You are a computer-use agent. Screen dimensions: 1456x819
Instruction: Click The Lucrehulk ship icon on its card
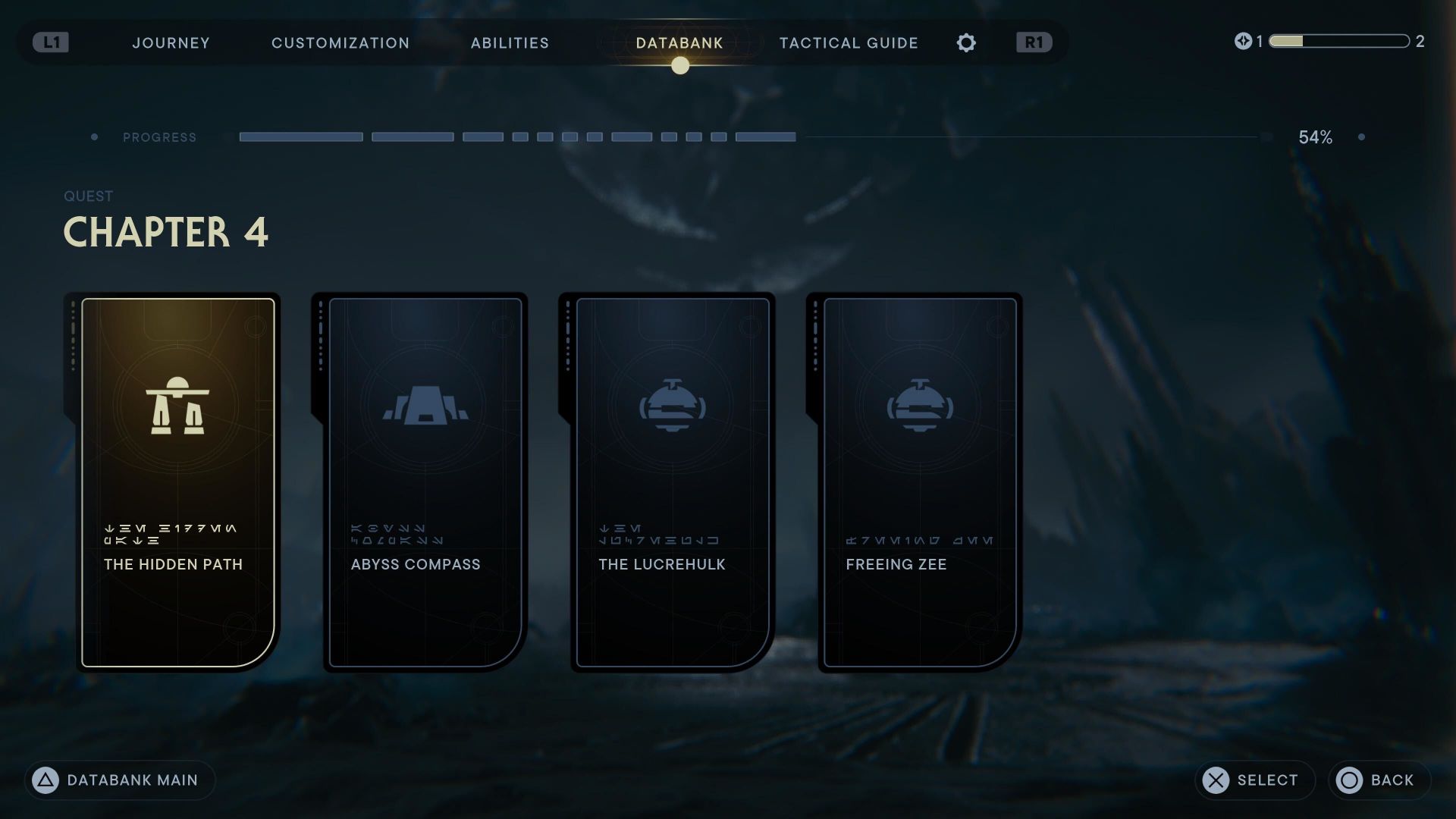tap(672, 404)
